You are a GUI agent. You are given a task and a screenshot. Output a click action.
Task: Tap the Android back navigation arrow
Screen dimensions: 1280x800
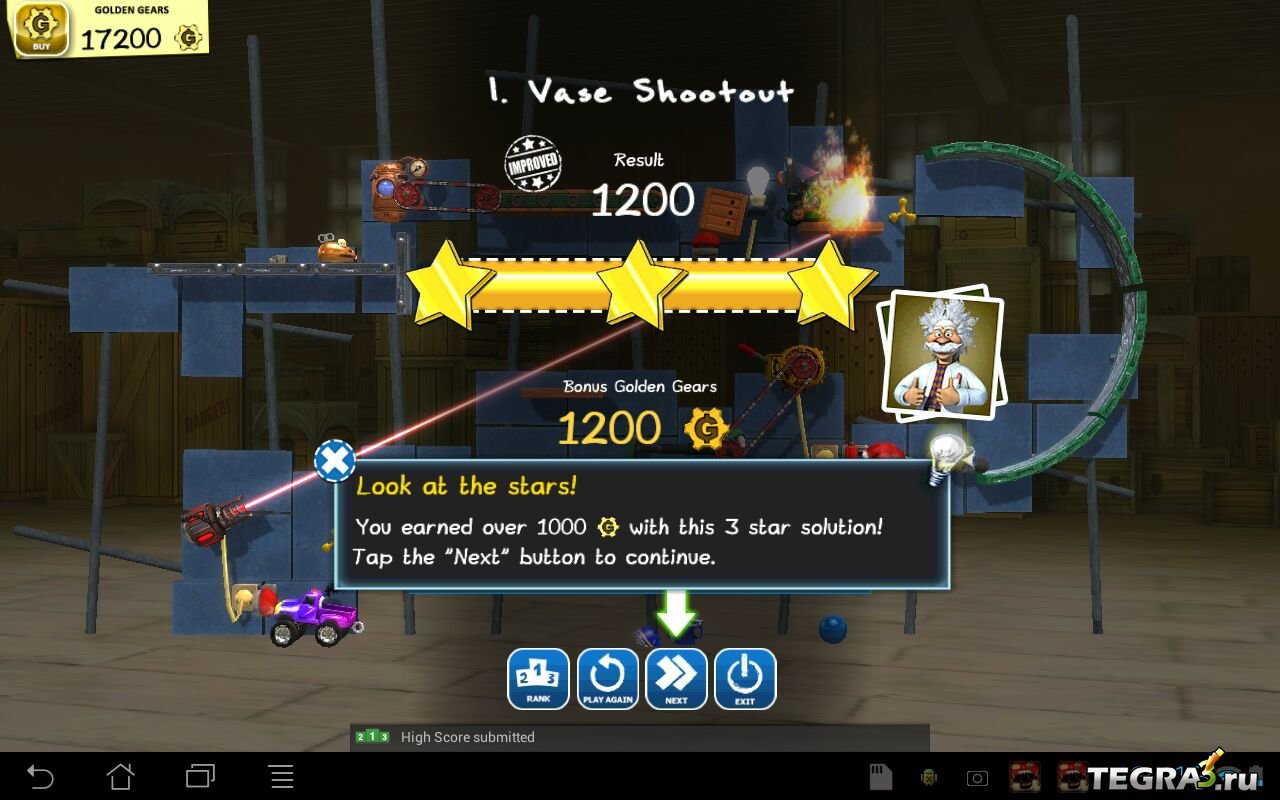point(40,776)
